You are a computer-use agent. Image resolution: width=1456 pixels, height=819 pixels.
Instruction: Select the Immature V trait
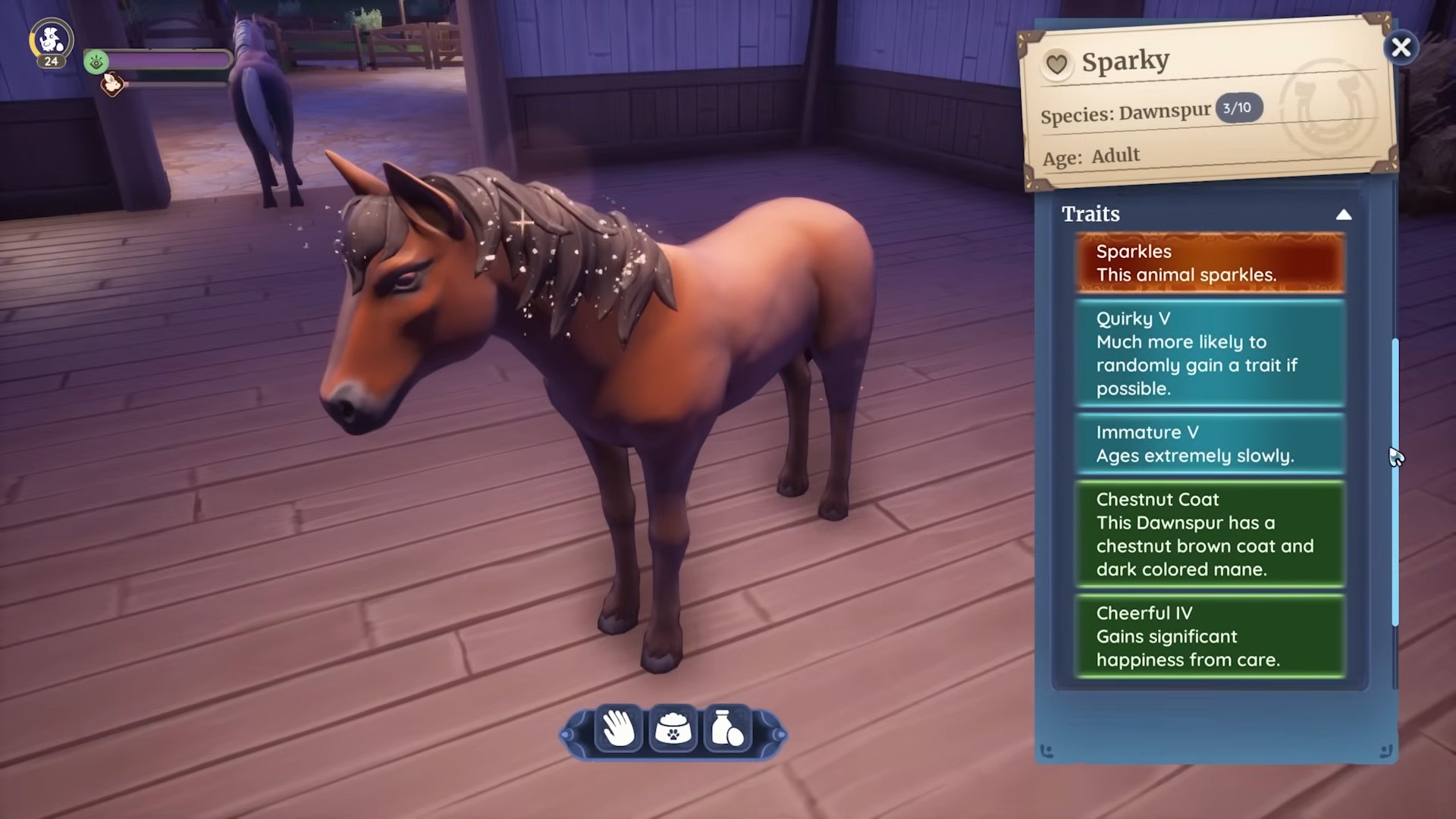pyautogui.click(x=1210, y=444)
